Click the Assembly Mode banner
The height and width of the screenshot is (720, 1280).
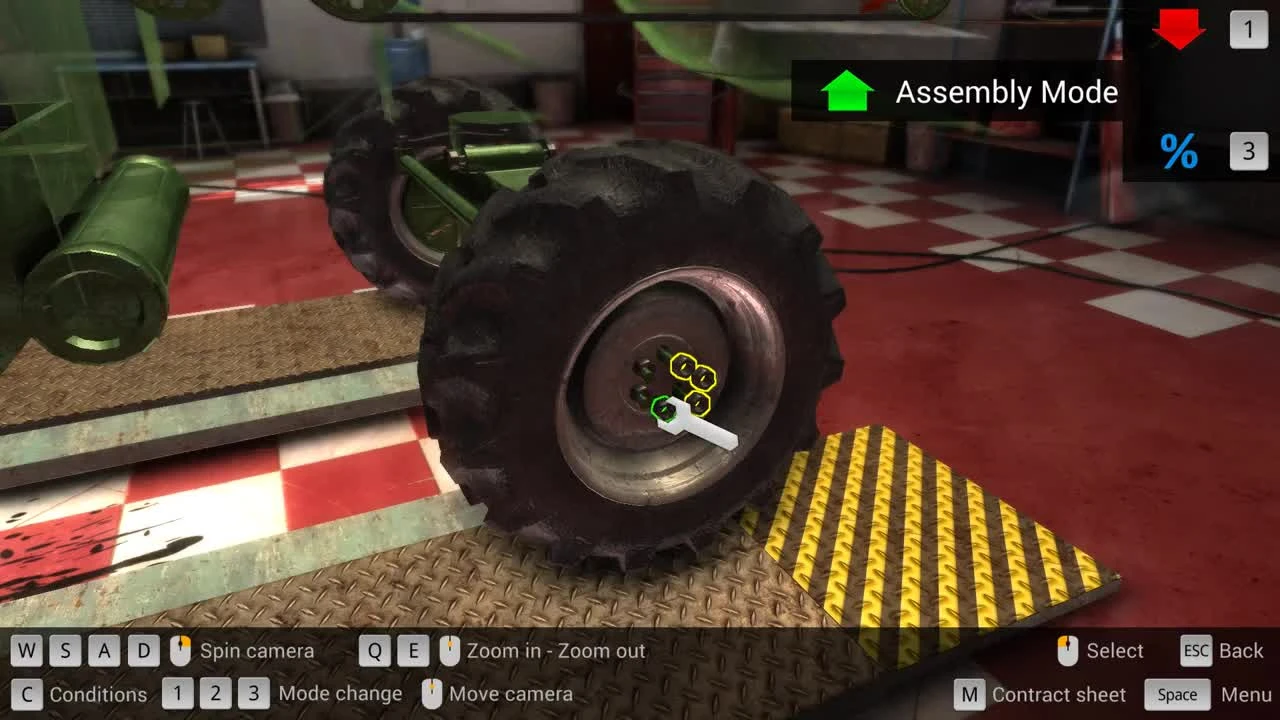[x=1005, y=92]
